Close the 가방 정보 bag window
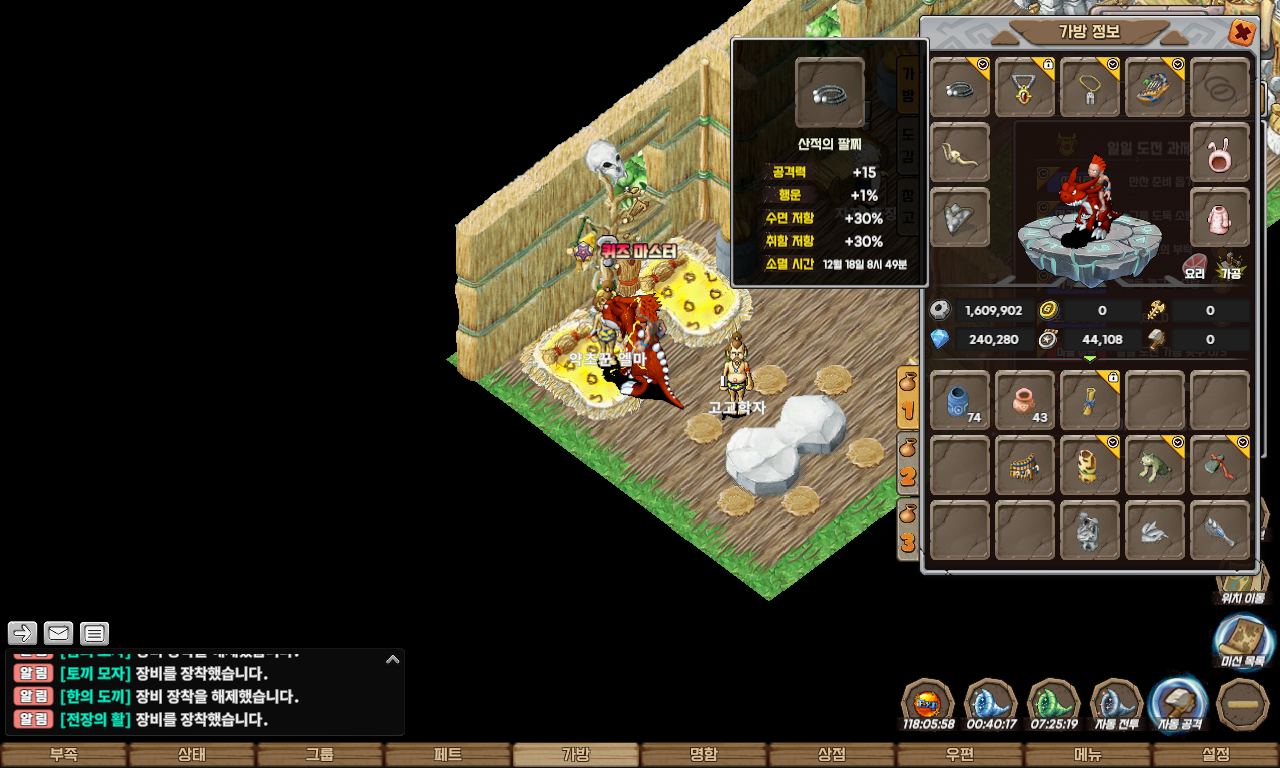Viewport: 1280px width, 768px height. pos(1242,33)
